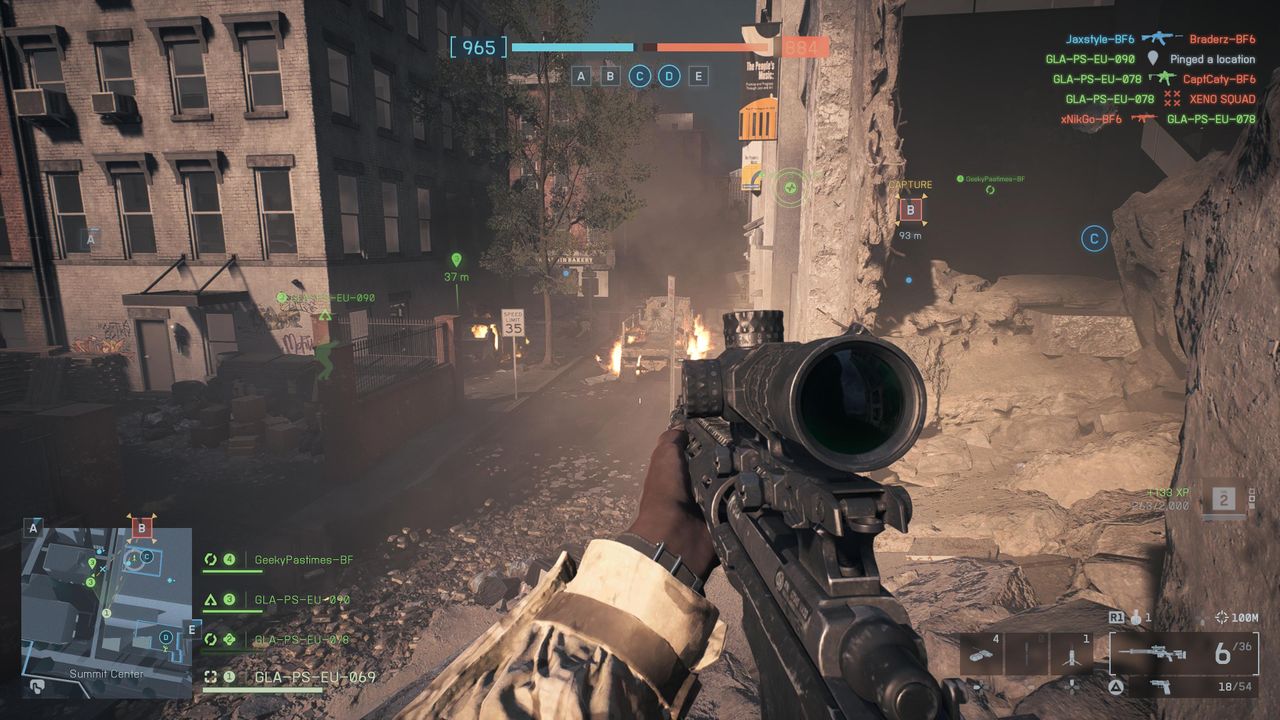Click the spotting scope tripod gadget icon
1280x720 pixels.
(x=1072, y=655)
